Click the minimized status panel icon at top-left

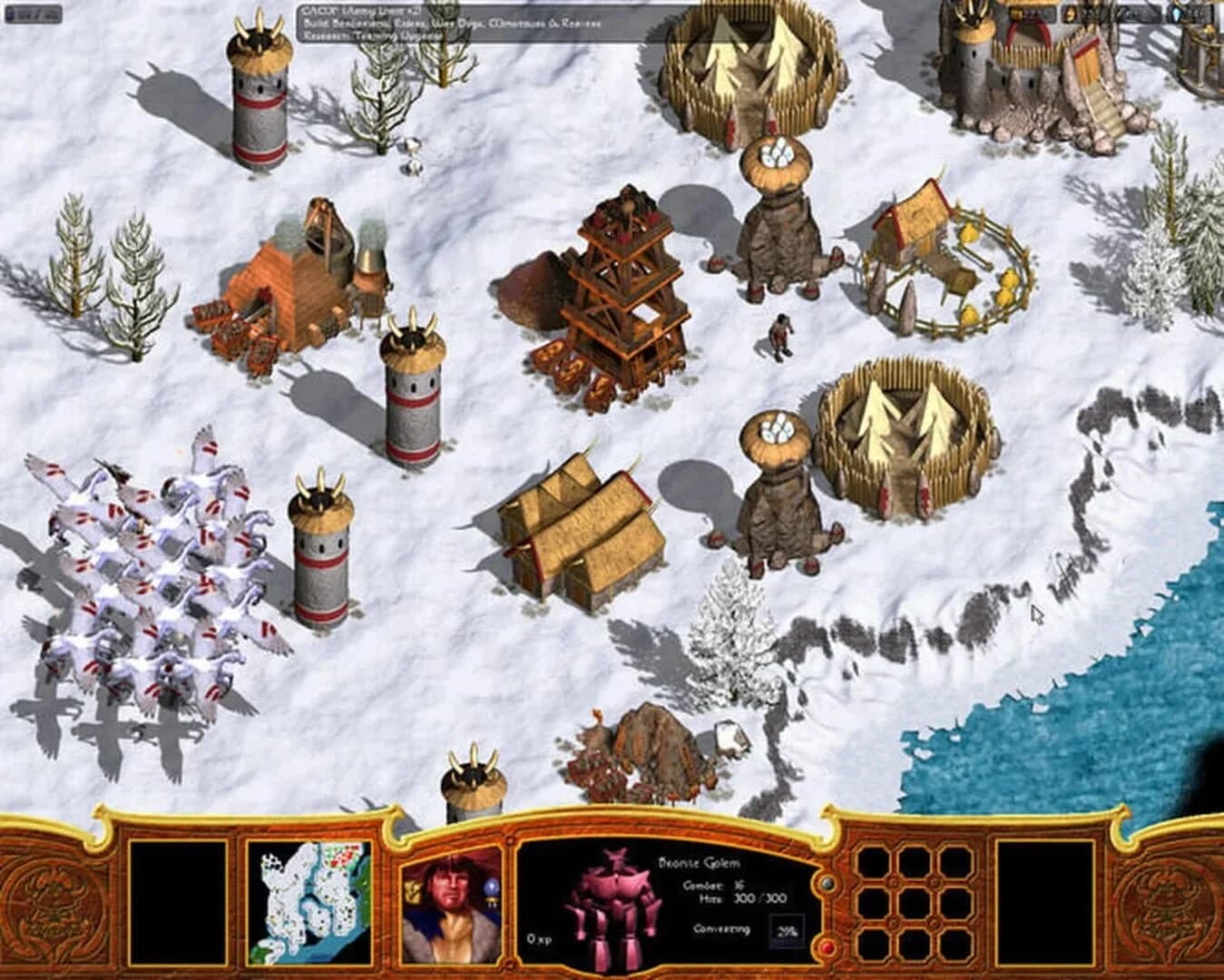(x=18, y=13)
